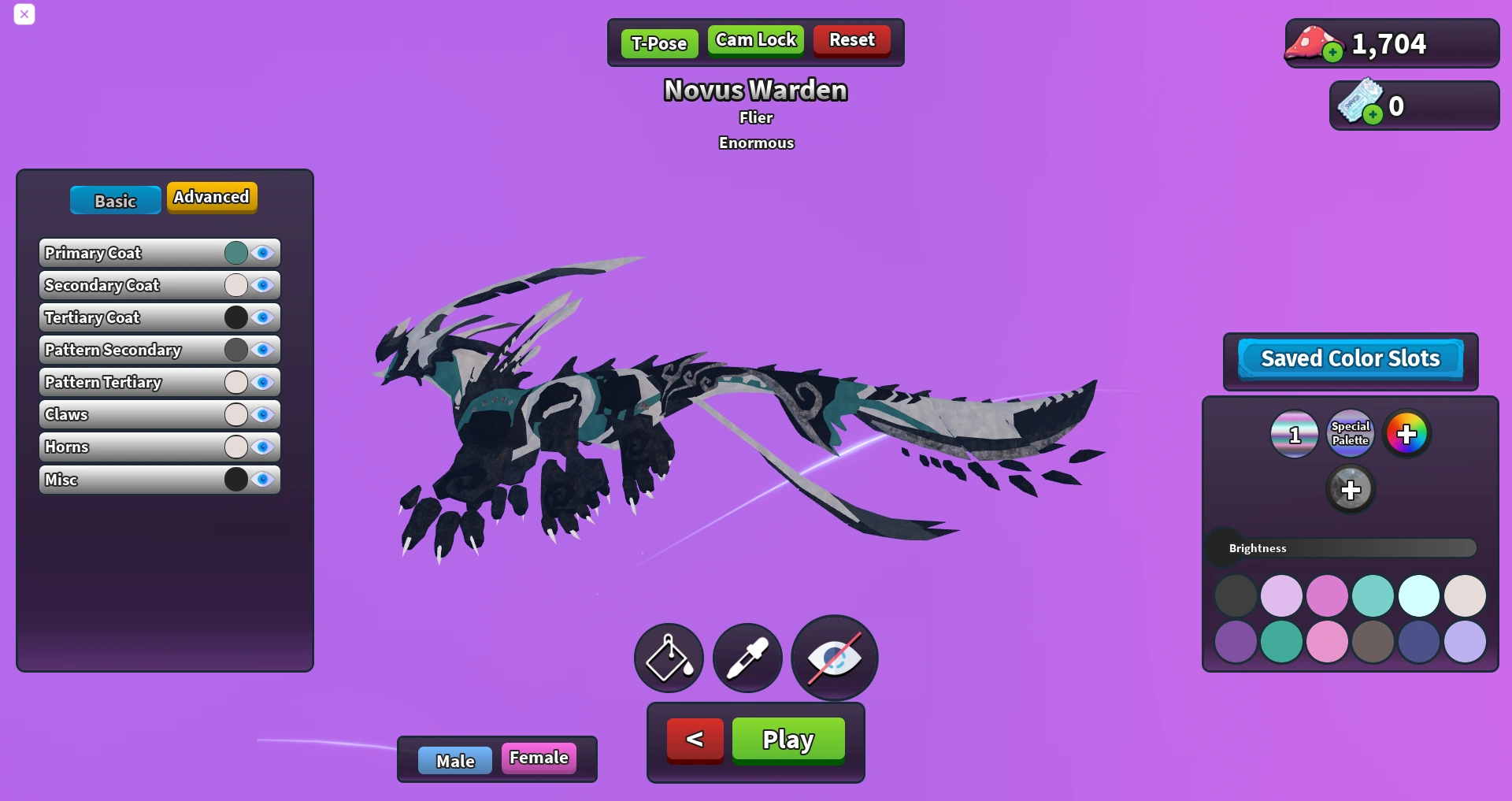Screen dimensions: 1512x801
Task: Toggle the Misc eye icon
Action: (x=261, y=479)
